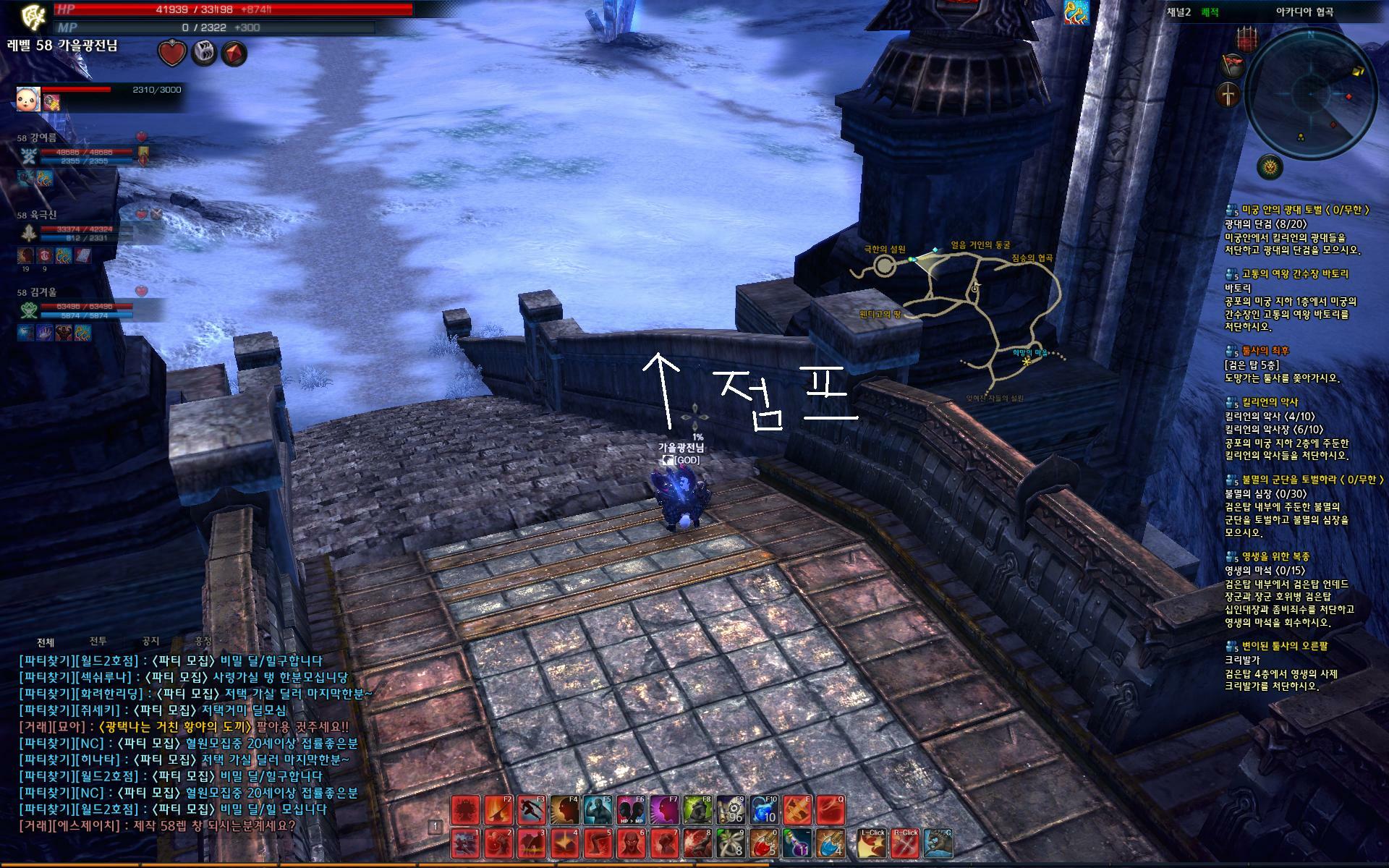1389x868 pixels.
Task: Activate the F6 HP to MP skill
Action: pos(631,810)
